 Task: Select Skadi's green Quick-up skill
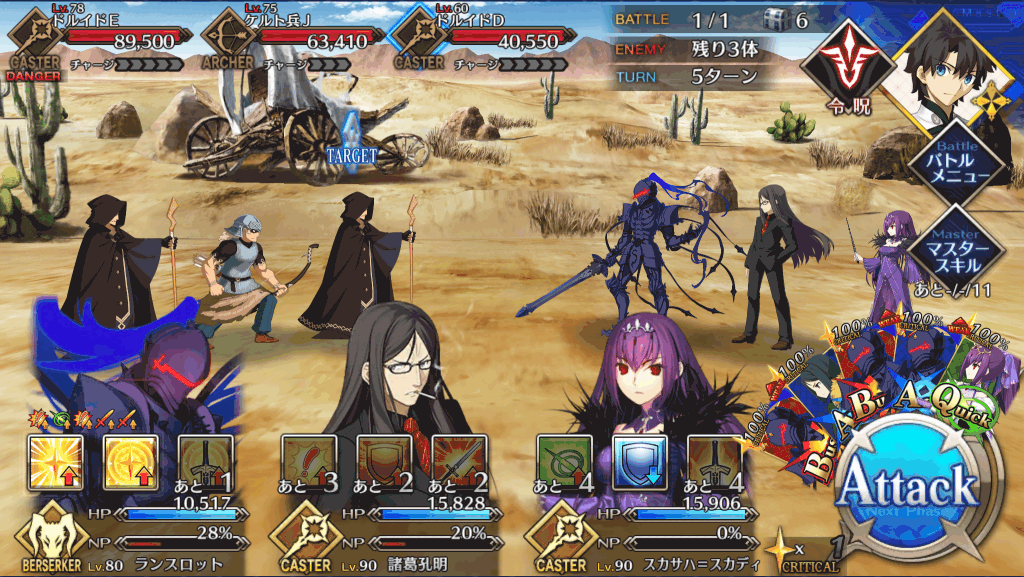564,463
